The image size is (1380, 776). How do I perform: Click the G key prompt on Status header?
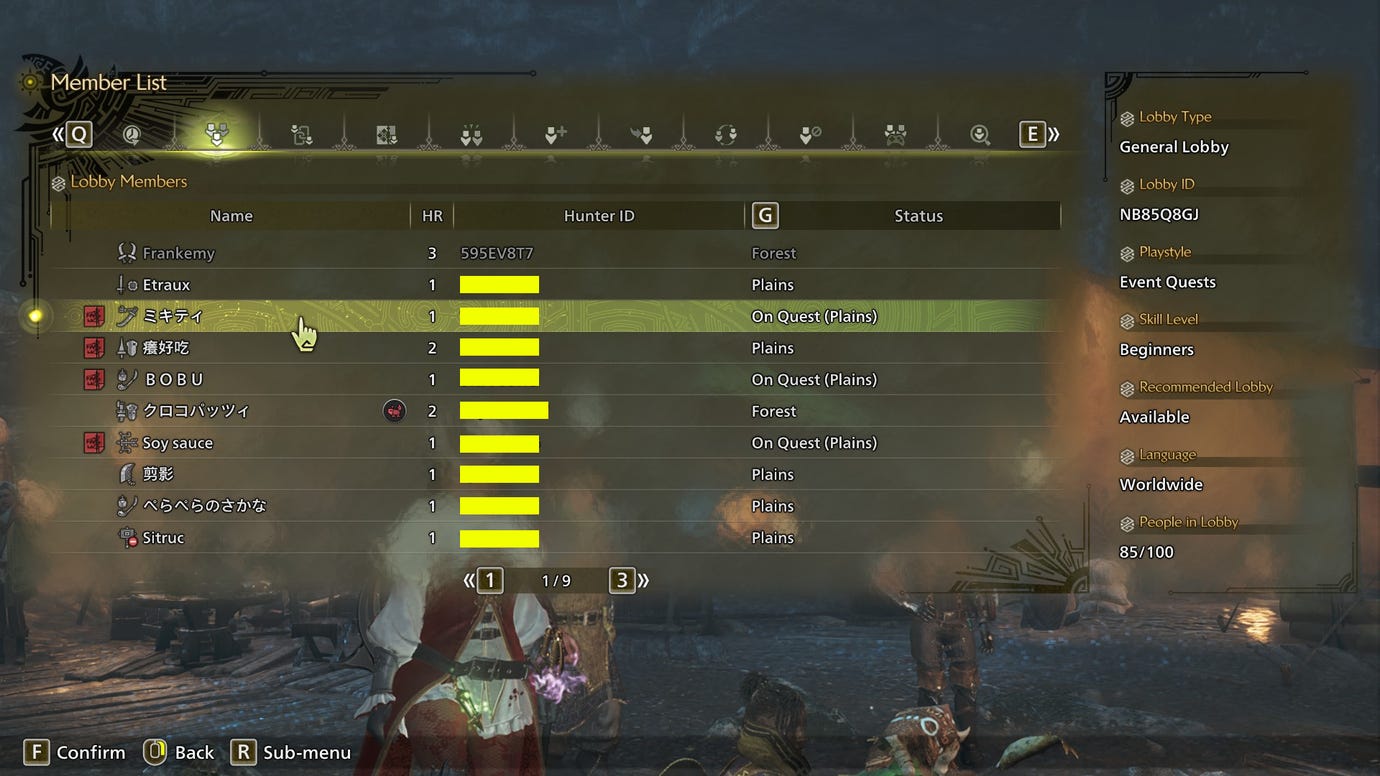pyautogui.click(x=765, y=214)
